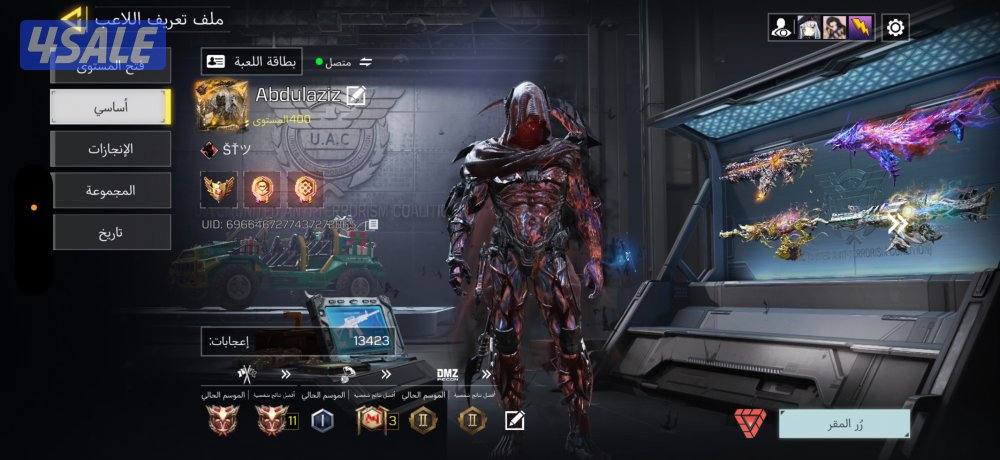Viewport: 1000px width, 460px height.
Task: Select the purple lightning bolt avatar
Action: [x=859, y=27]
